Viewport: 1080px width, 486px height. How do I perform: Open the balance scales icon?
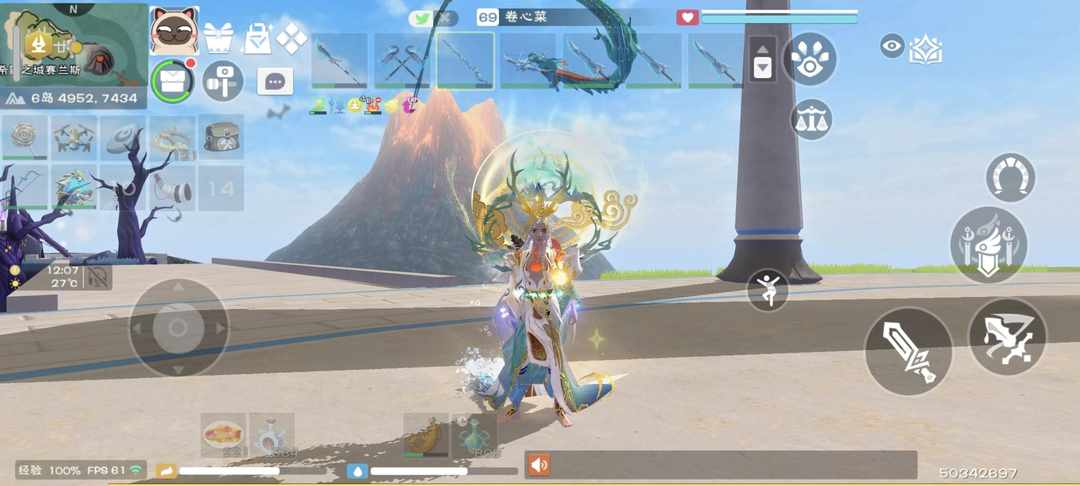point(811,120)
